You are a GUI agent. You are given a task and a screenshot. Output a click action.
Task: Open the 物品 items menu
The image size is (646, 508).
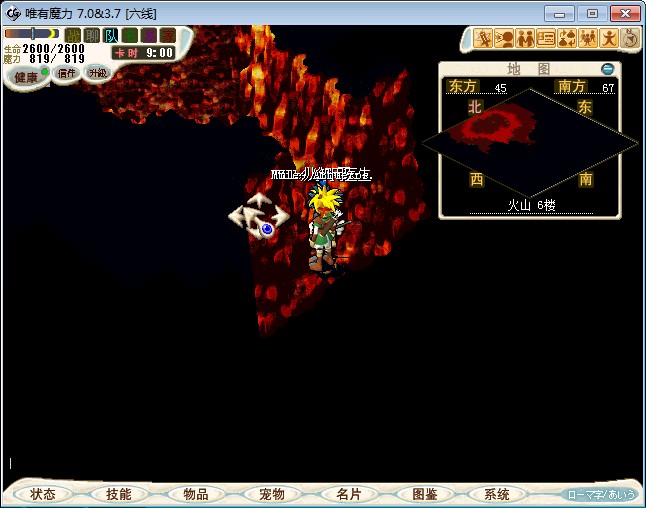[x=196, y=494]
